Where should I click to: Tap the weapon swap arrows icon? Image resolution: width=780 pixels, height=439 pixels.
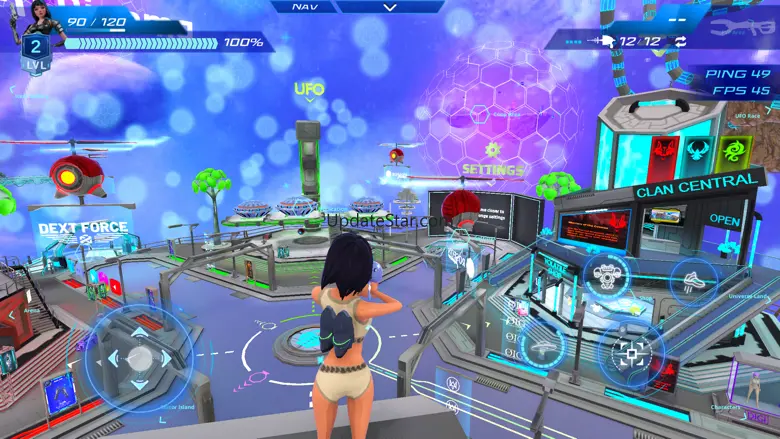point(680,41)
